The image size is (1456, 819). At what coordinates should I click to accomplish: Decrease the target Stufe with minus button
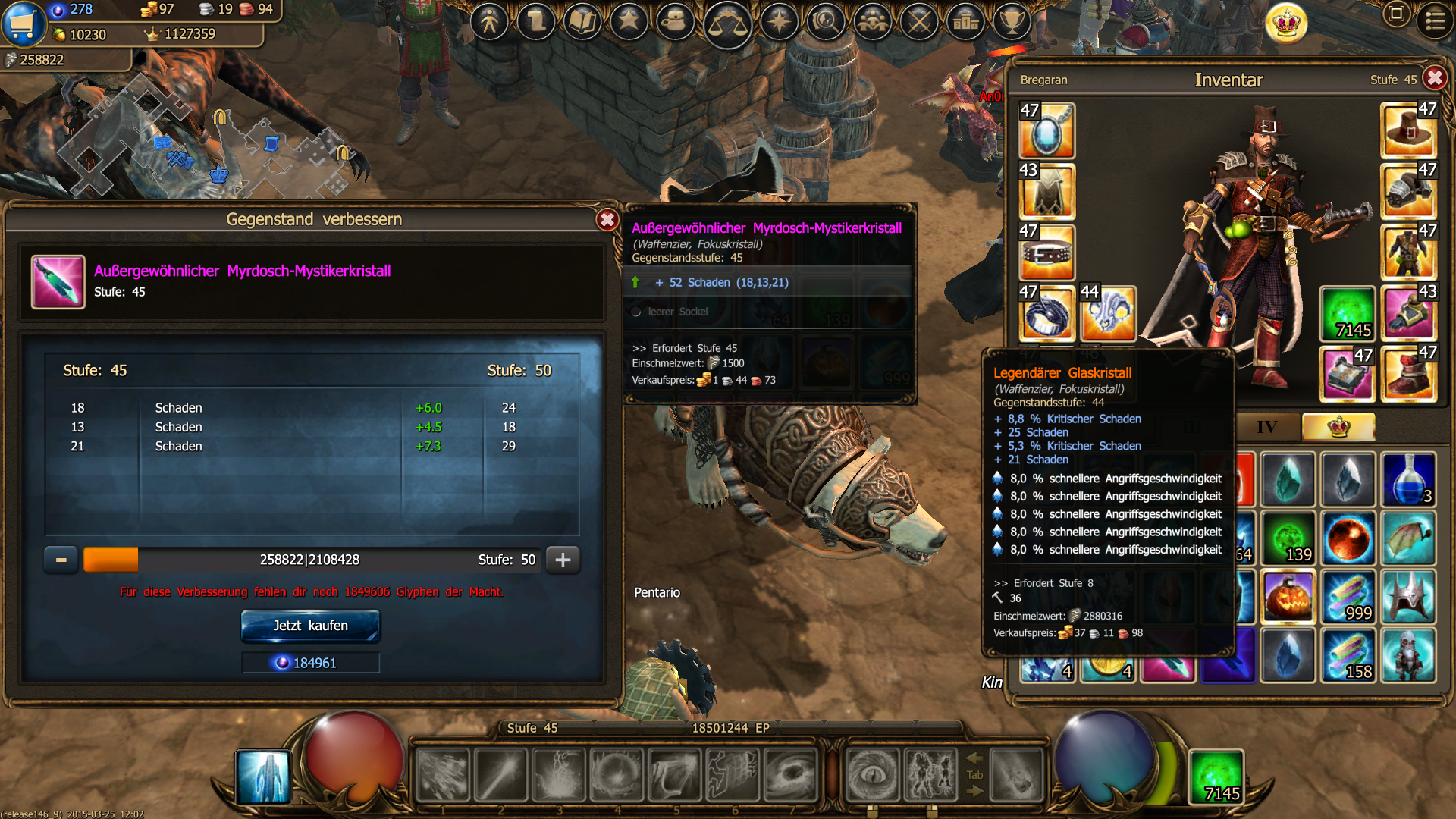(61, 560)
